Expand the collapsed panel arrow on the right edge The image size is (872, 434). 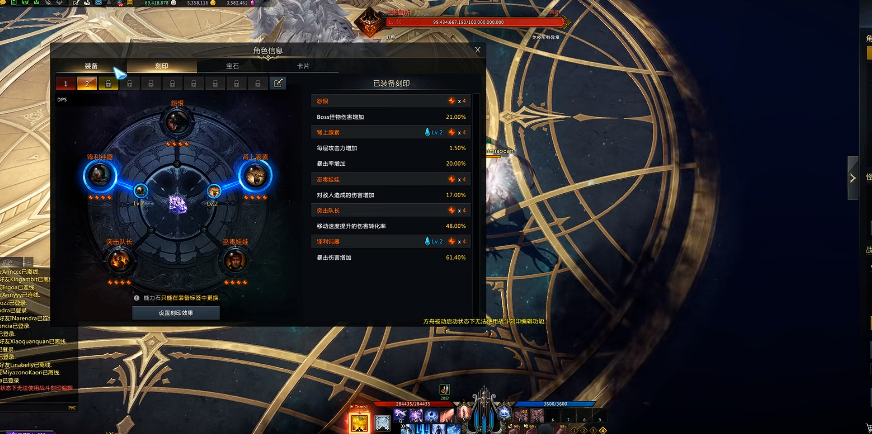click(x=853, y=178)
